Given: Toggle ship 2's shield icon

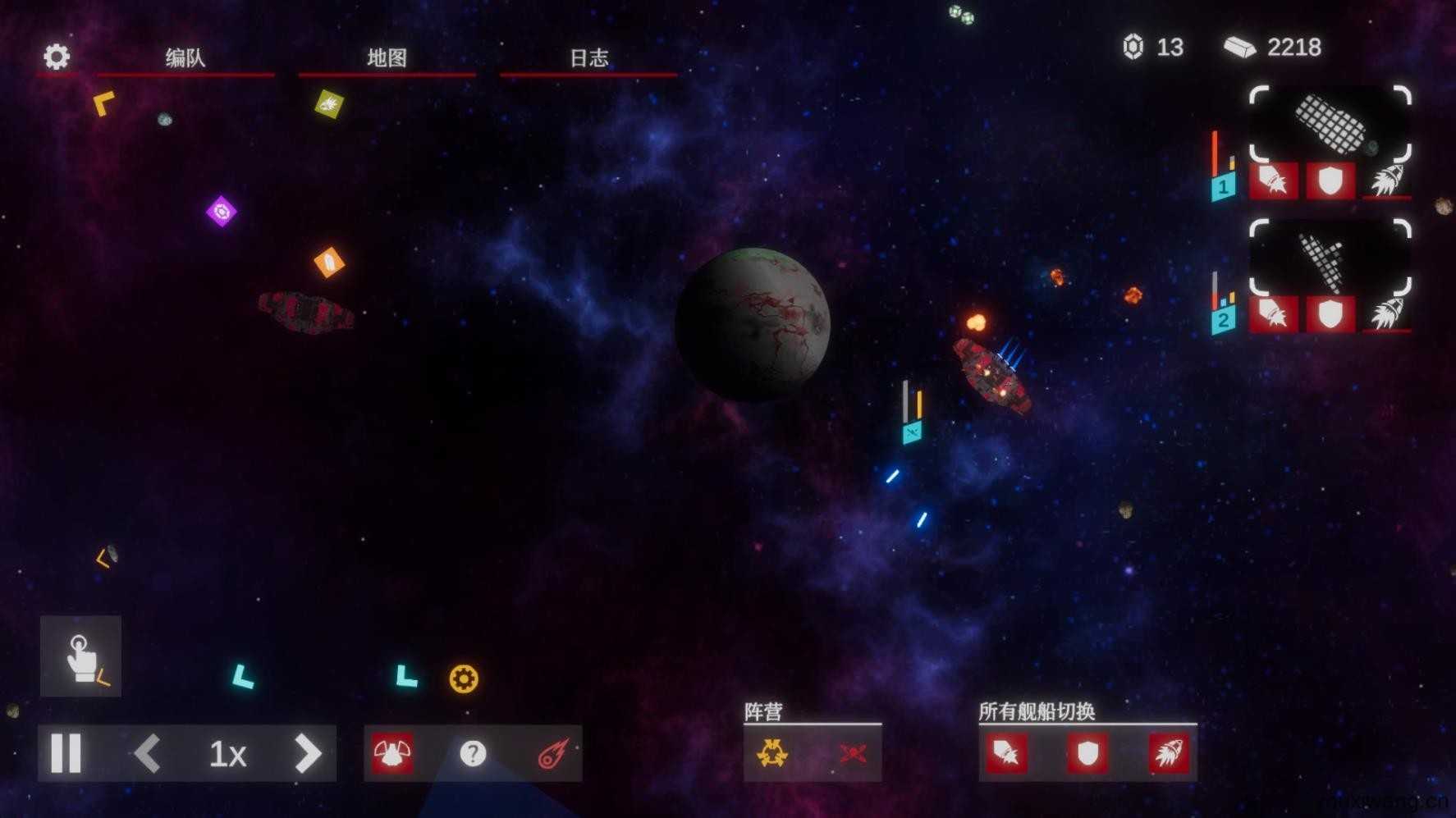Looking at the screenshot, I should tap(1330, 313).
